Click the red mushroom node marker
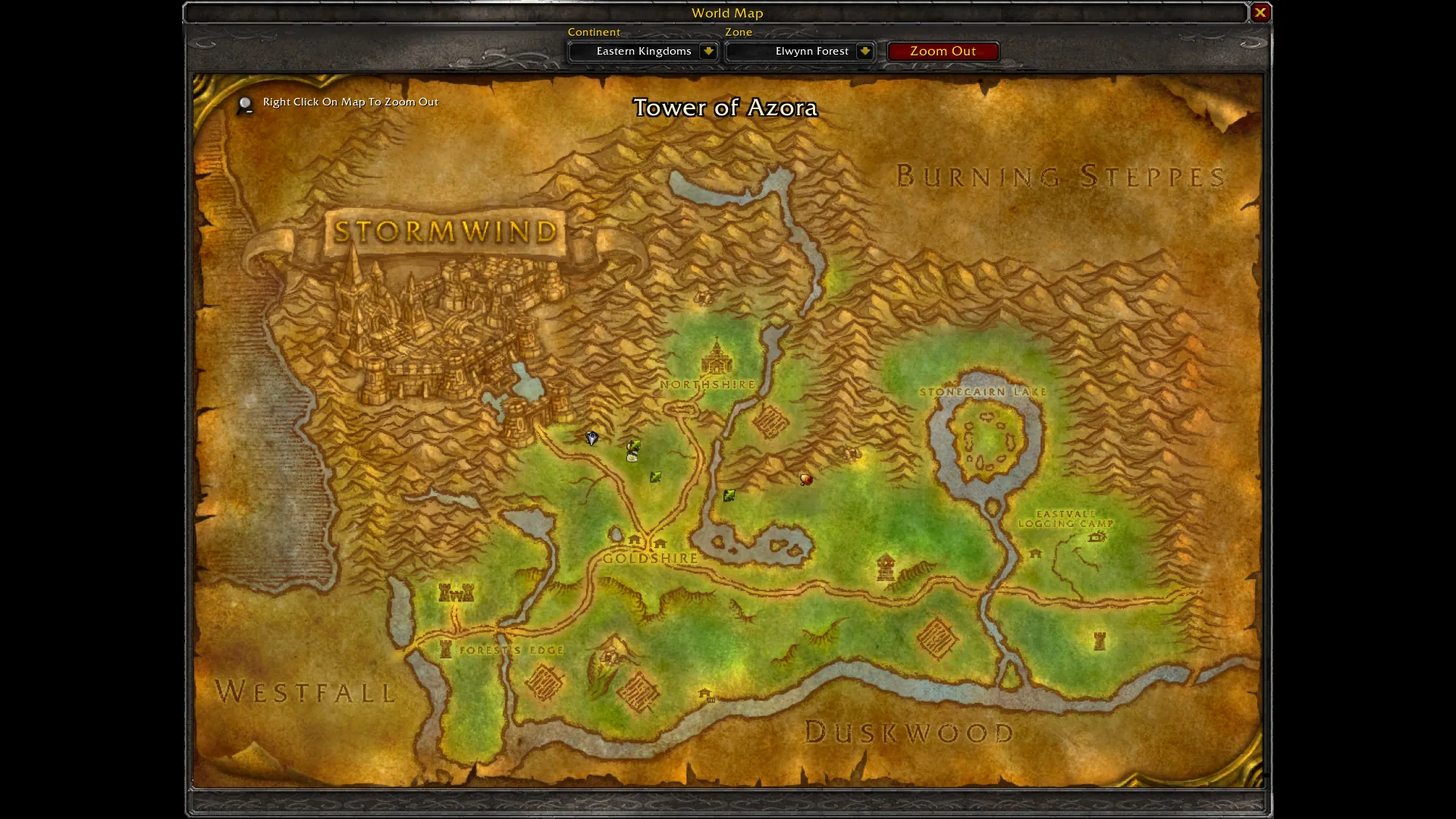 point(806,479)
